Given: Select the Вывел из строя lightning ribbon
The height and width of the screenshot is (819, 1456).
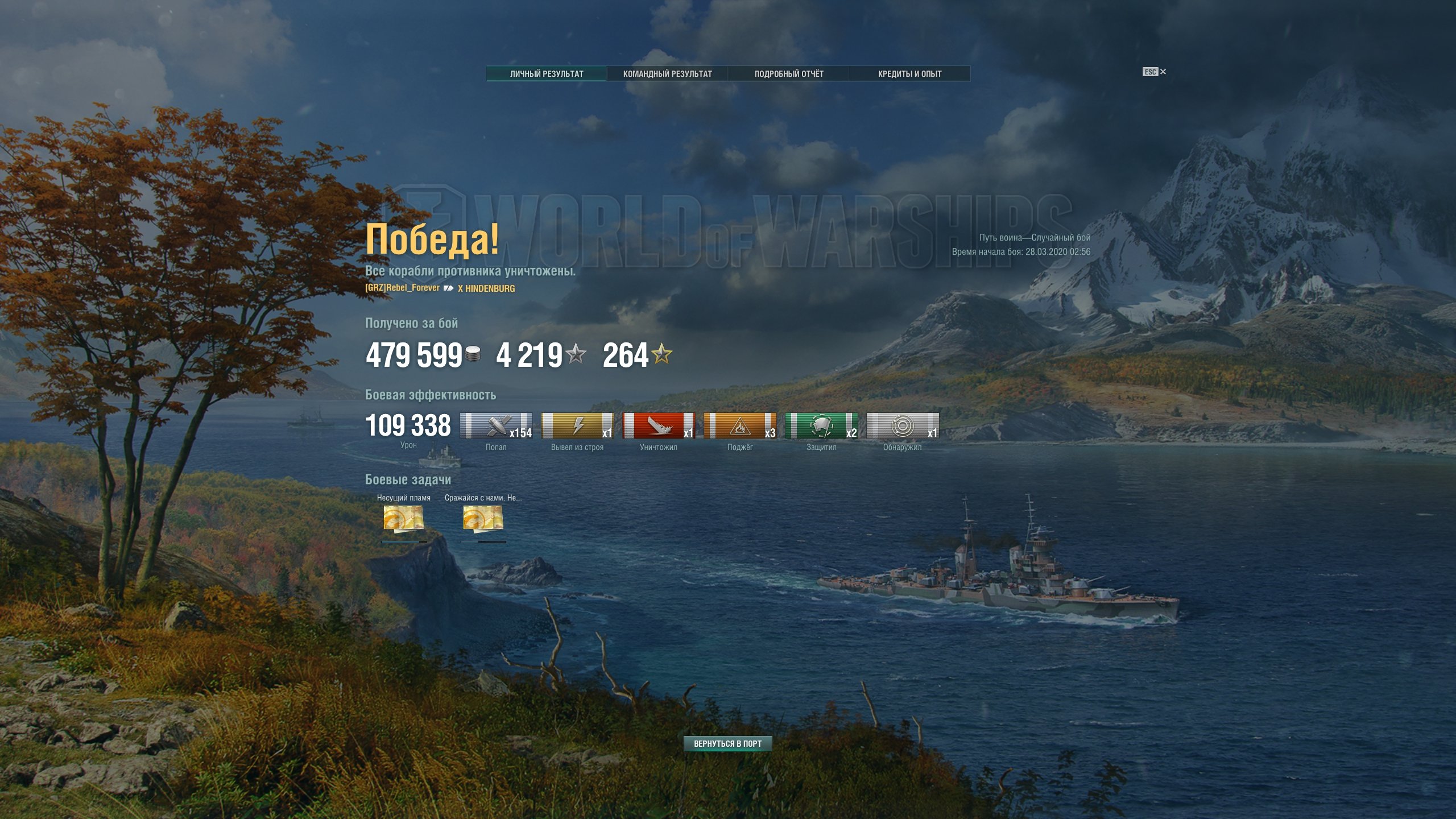Looking at the screenshot, I should pos(577,426).
